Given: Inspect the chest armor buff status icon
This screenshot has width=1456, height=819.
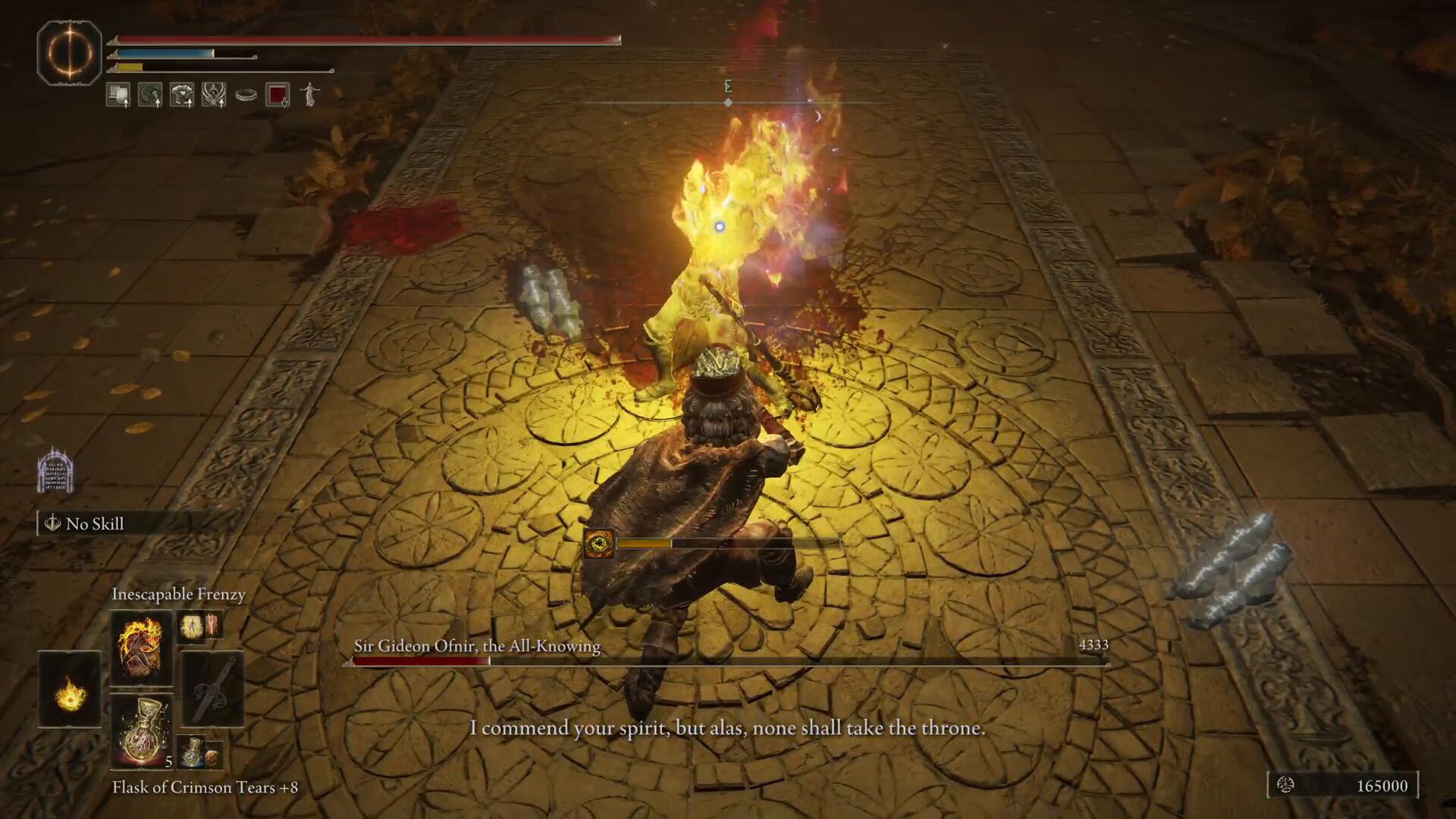Looking at the screenshot, I should pos(182,95).
